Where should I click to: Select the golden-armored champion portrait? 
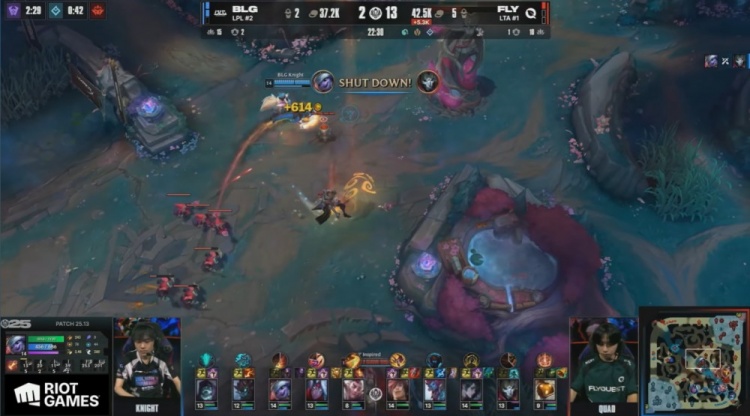coord(544,388)
